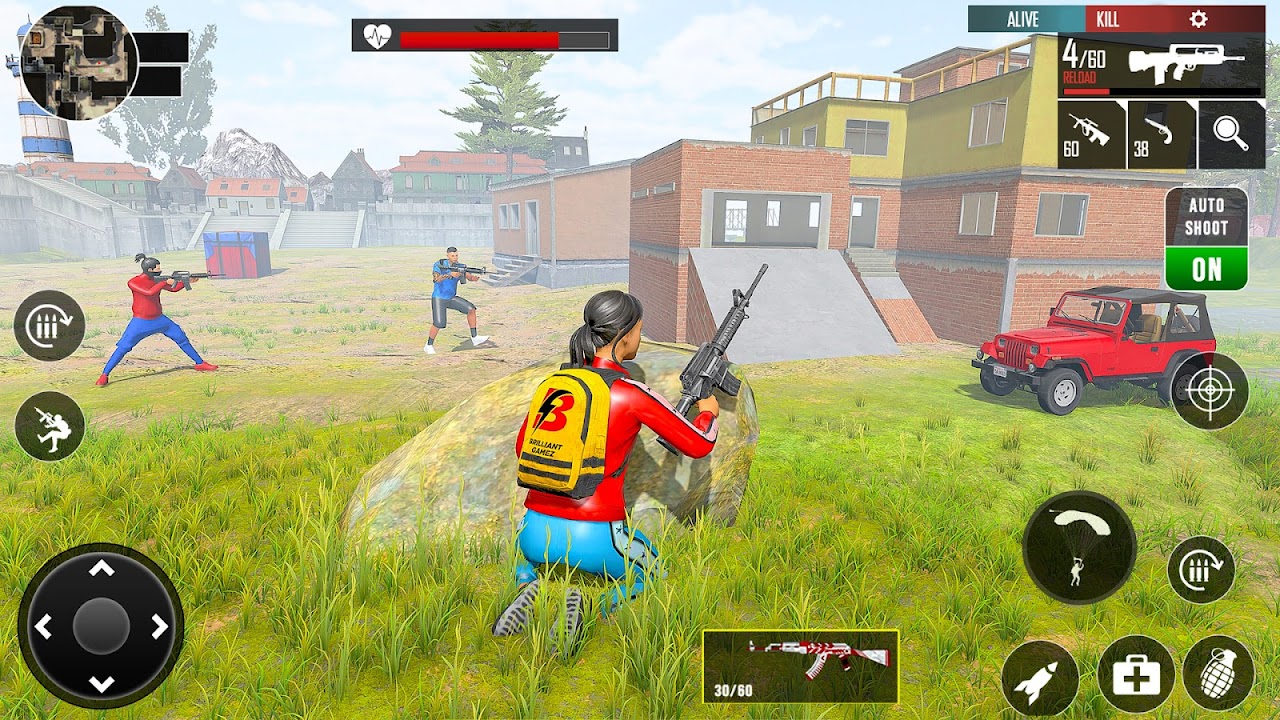Screen dimensions: 1280x720
Task: Use the medkit button
Action: [1136, 674]
